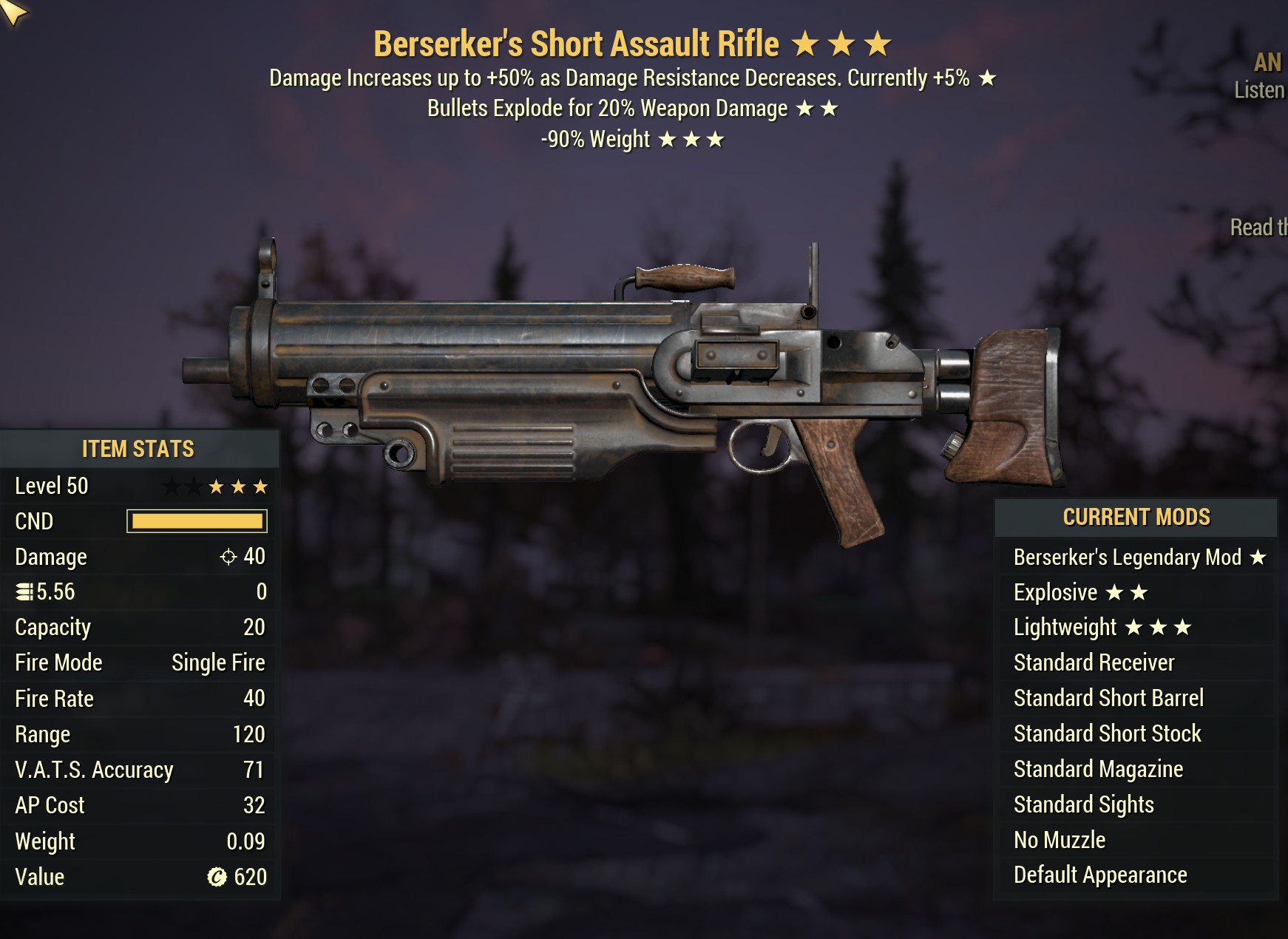The image size is (1288, 939).
Task: Click the three stars on the Lightweight mod
Action: coord(1159,627)
